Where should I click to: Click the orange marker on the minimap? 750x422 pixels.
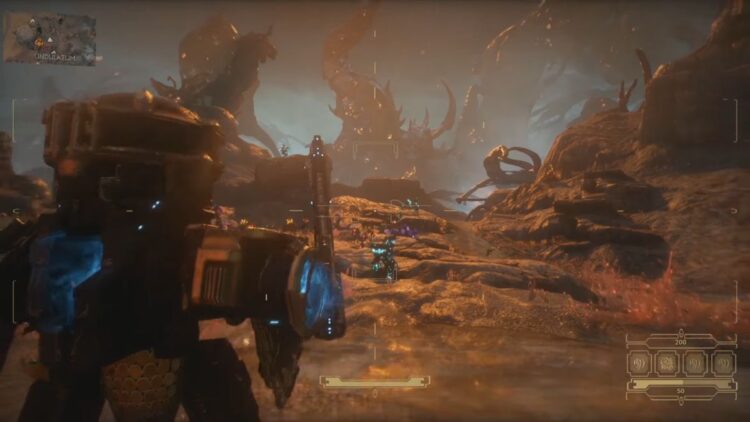pyautogui.click(x=39, y=43)
